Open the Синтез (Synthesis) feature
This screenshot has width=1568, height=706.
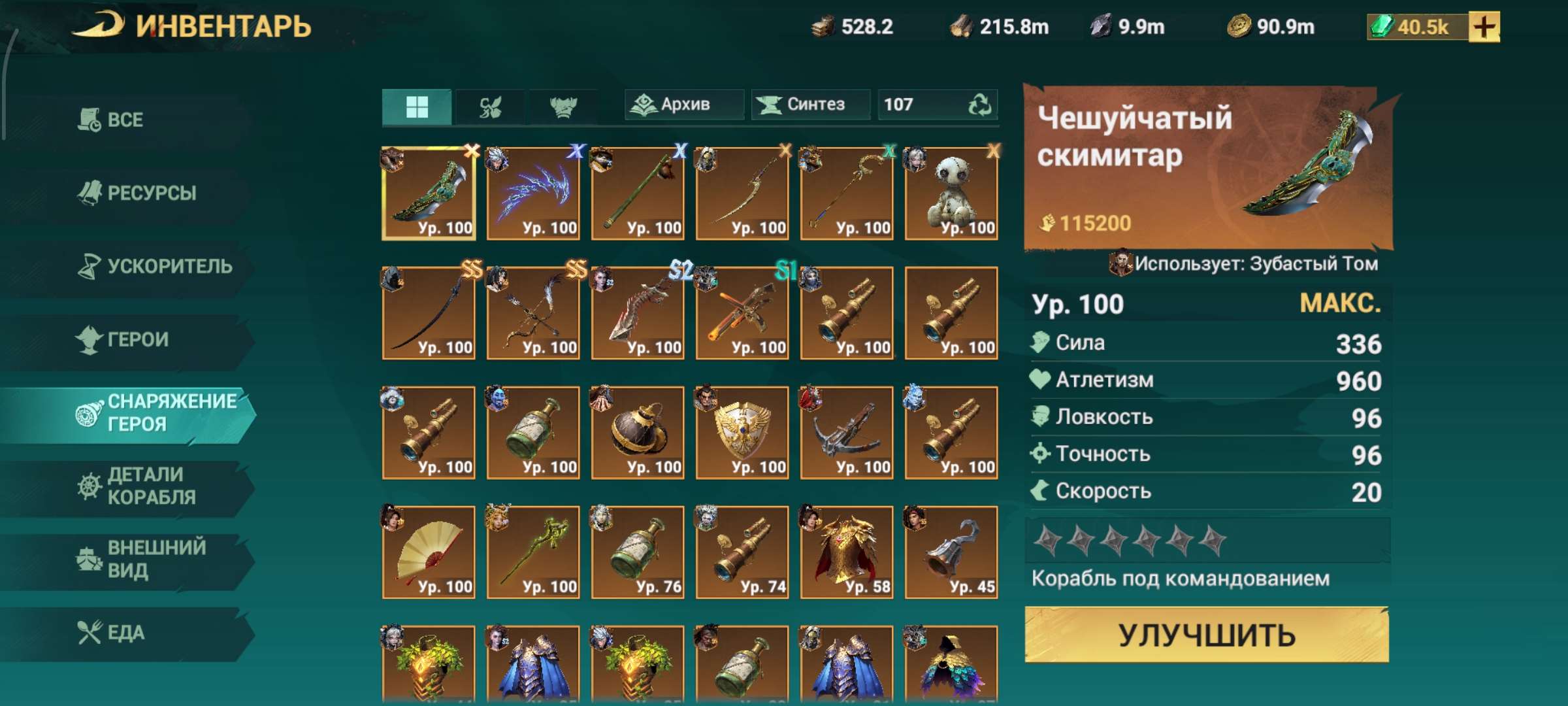point(809,104)
